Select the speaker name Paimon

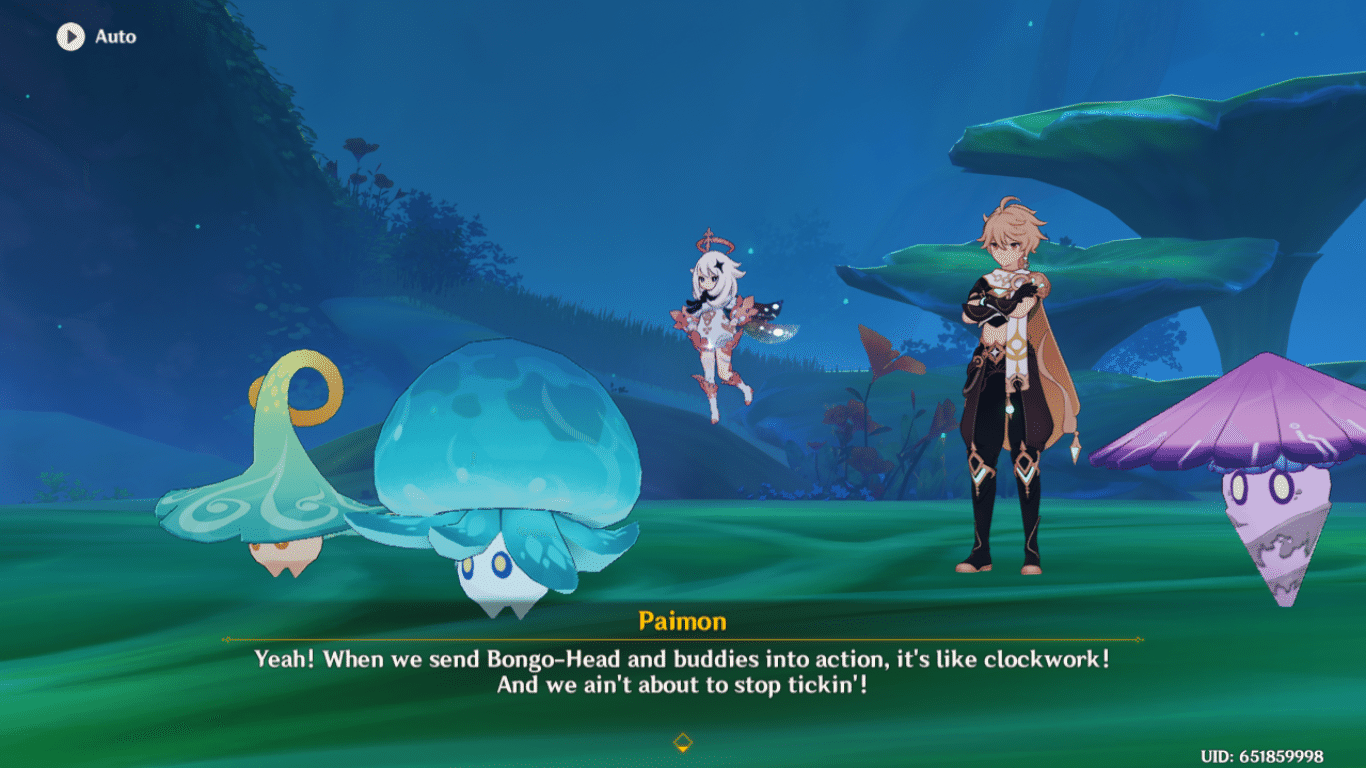tap(683, 621)
